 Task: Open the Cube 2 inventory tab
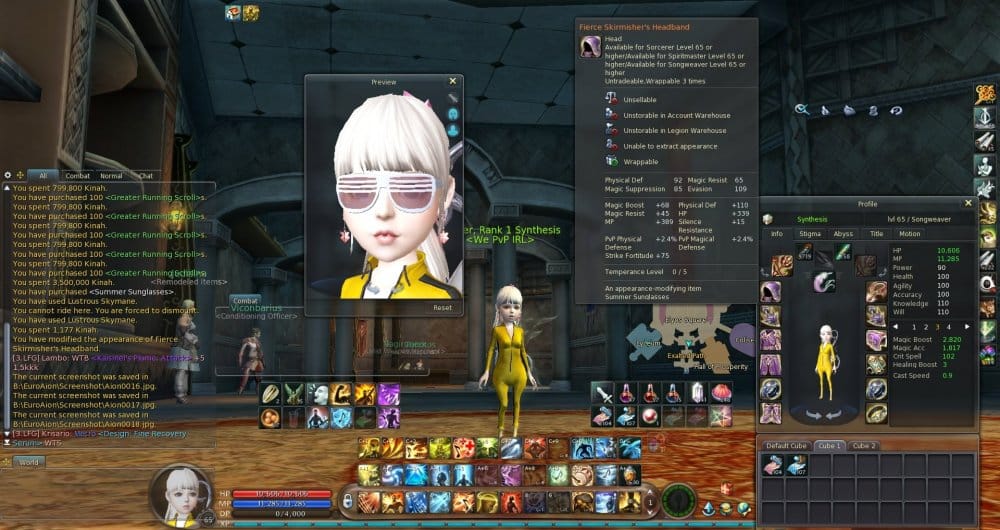tap(864, 445)
